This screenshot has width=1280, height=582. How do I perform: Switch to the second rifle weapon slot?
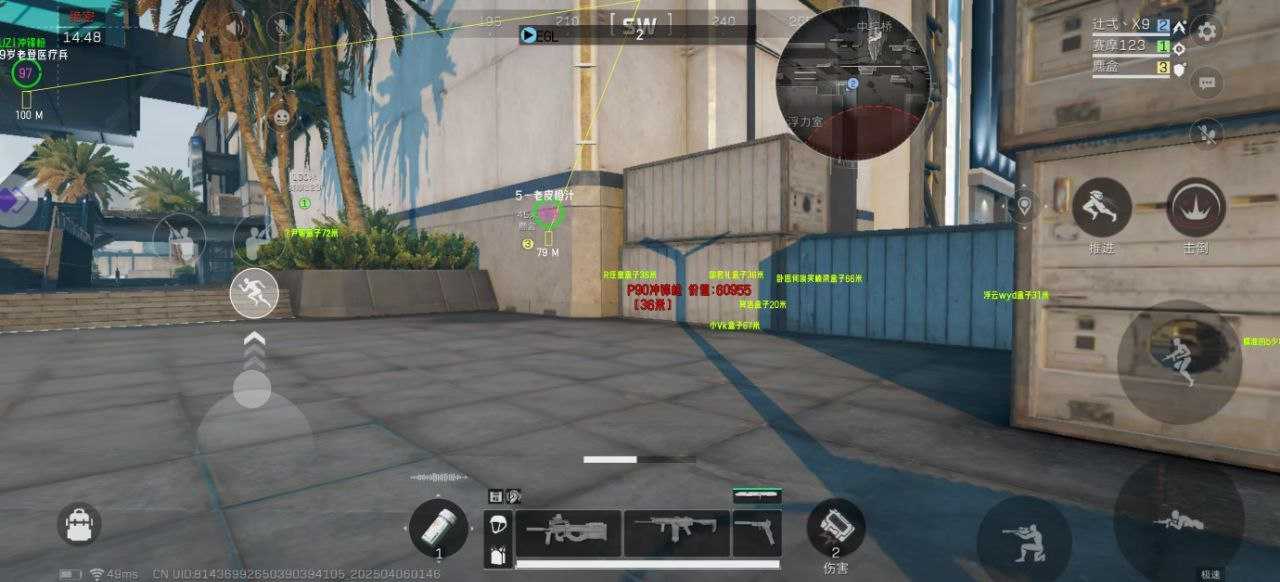[676, 533]
